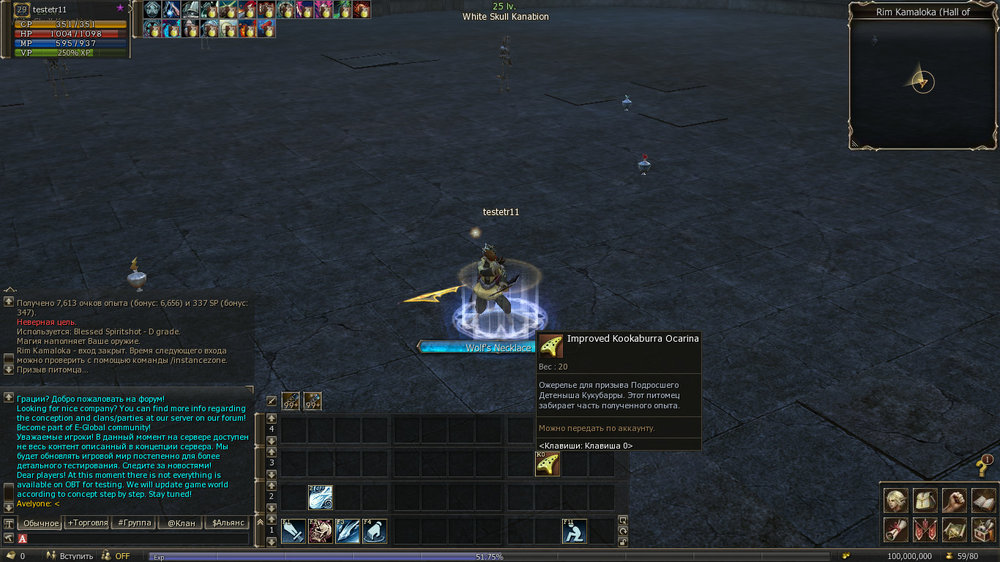
Task: Switch to the #Группа chat tab
Action: (x=132, y=523)
